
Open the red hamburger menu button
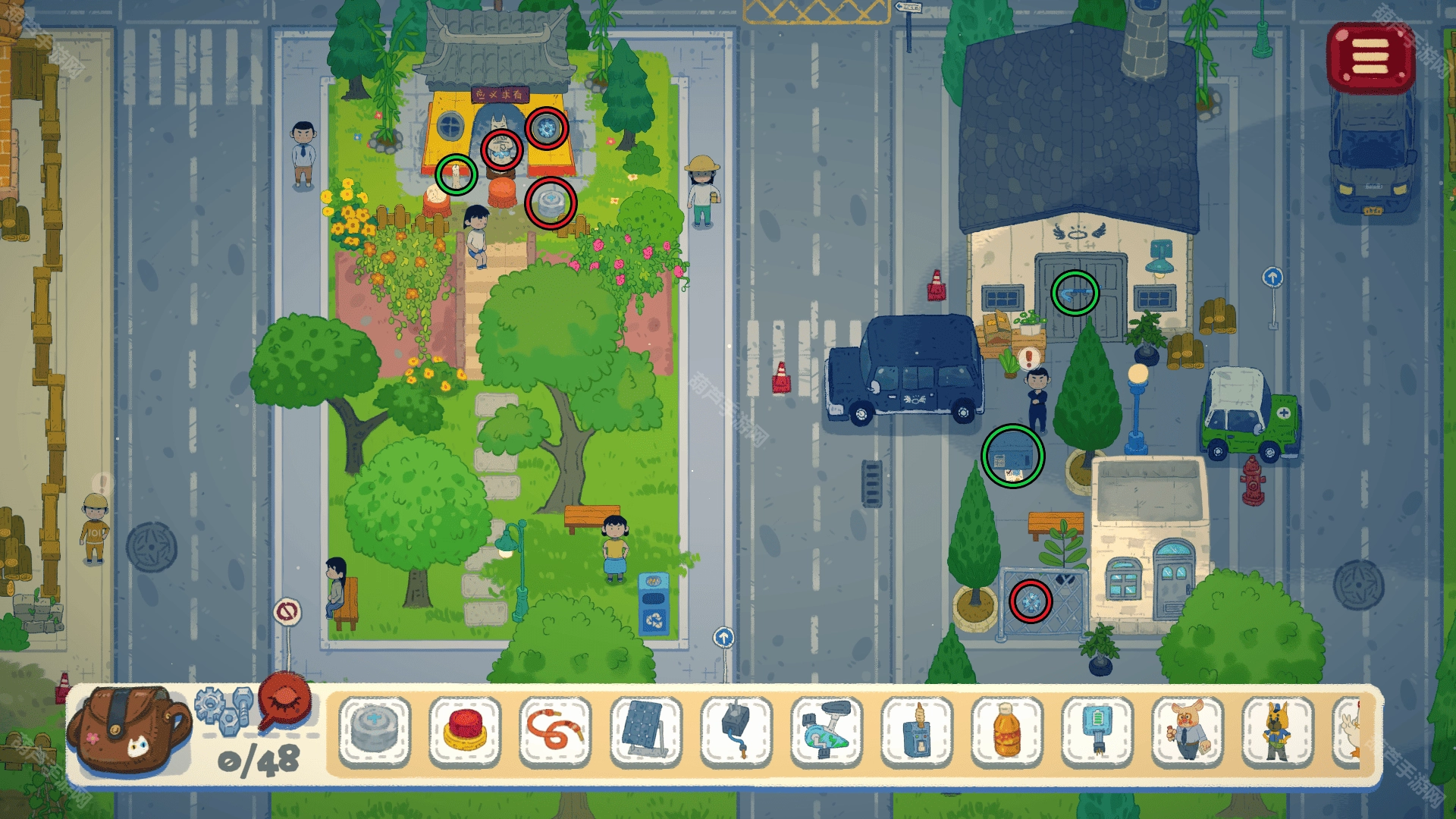coord(1370,58)
